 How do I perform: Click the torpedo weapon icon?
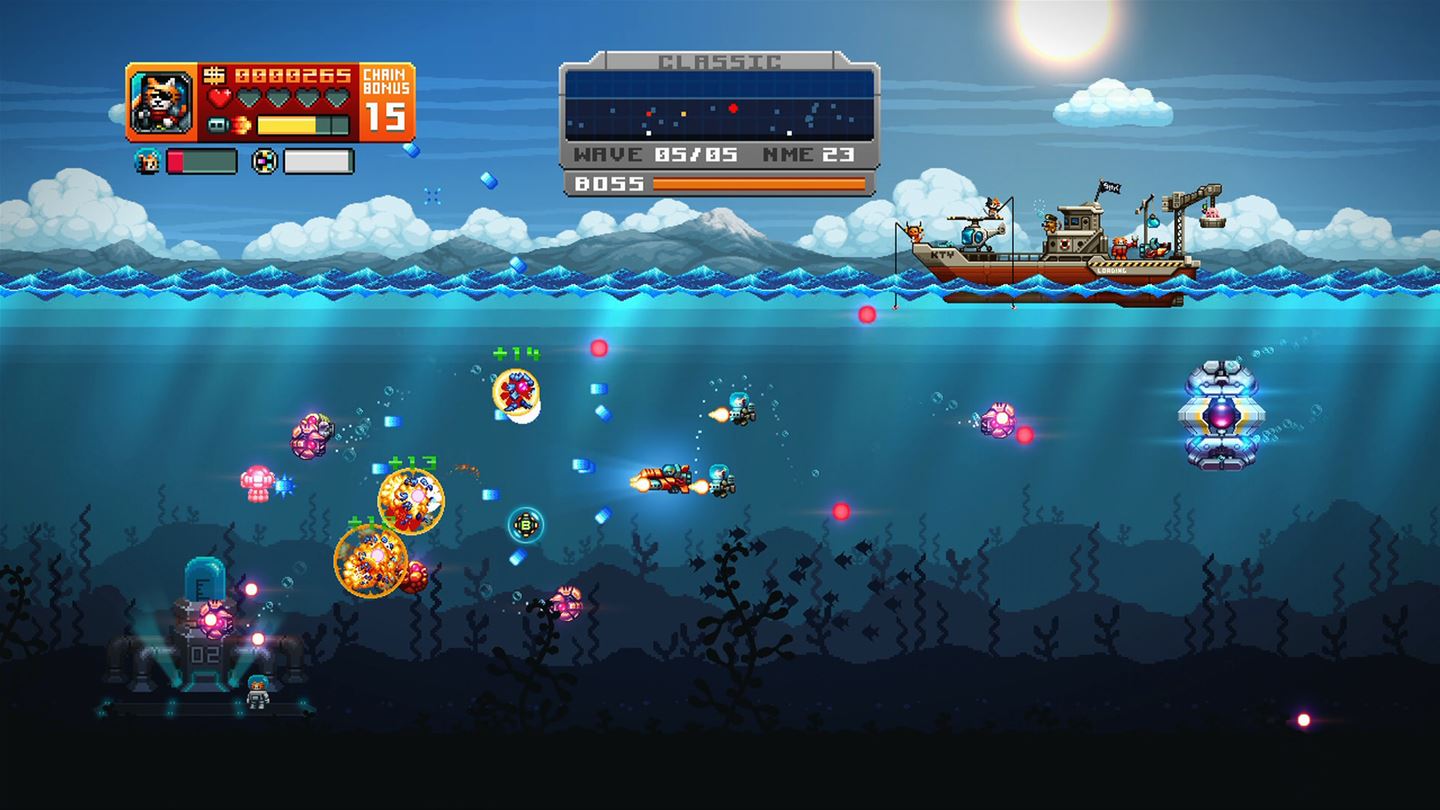[x=218, y=124]
